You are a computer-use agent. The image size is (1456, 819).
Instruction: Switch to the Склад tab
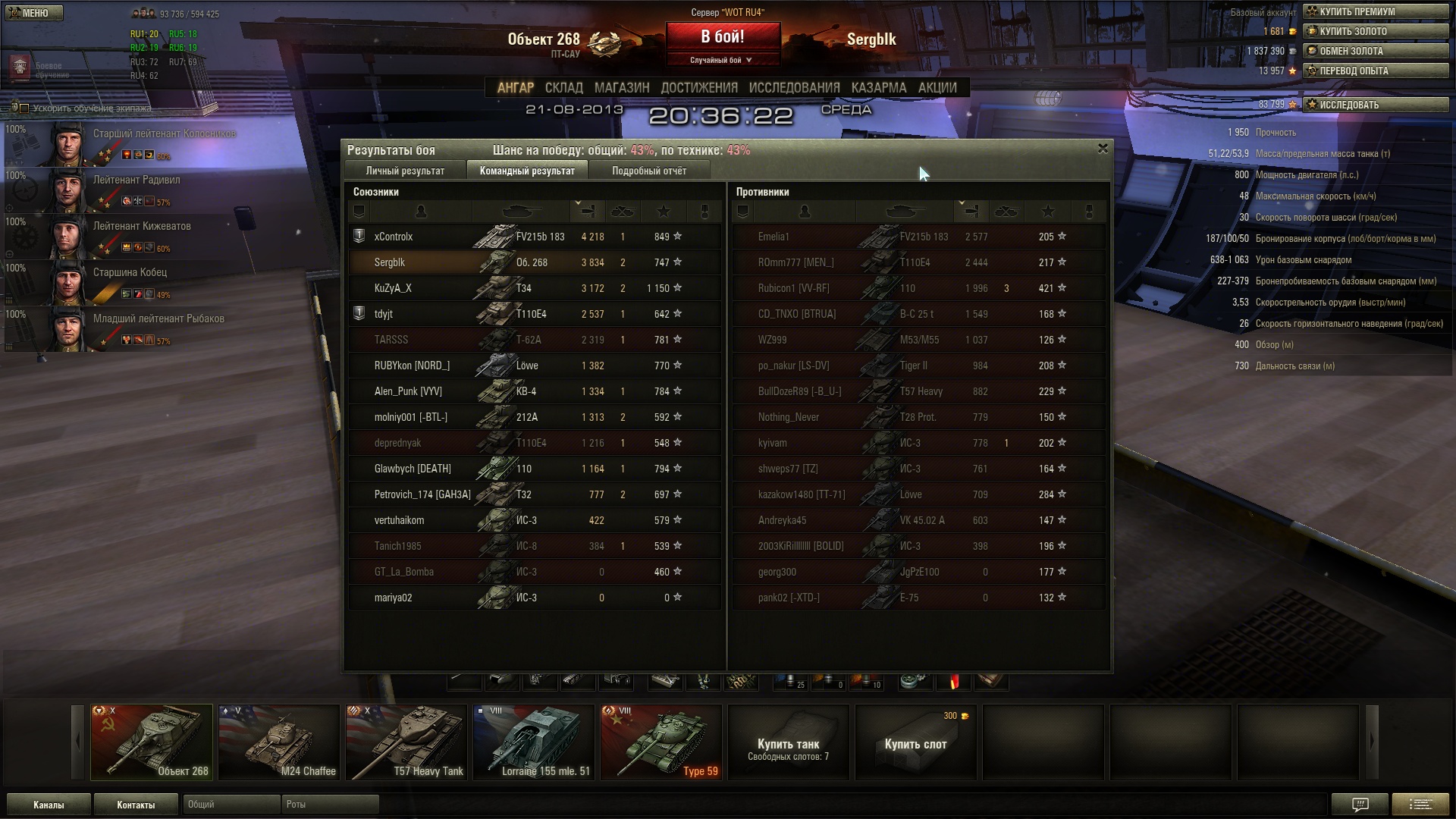tap(563, 88)
